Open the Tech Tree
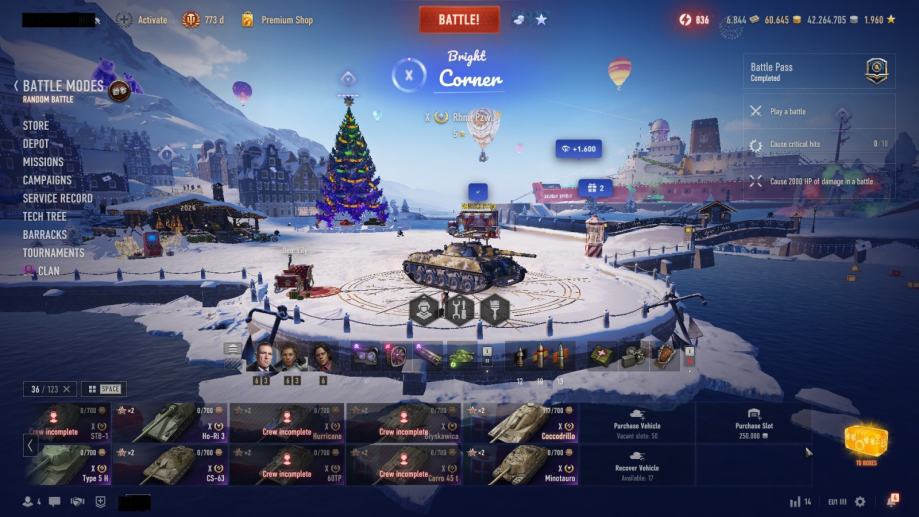Screen dimensions: 919x517 pos(44,216)
